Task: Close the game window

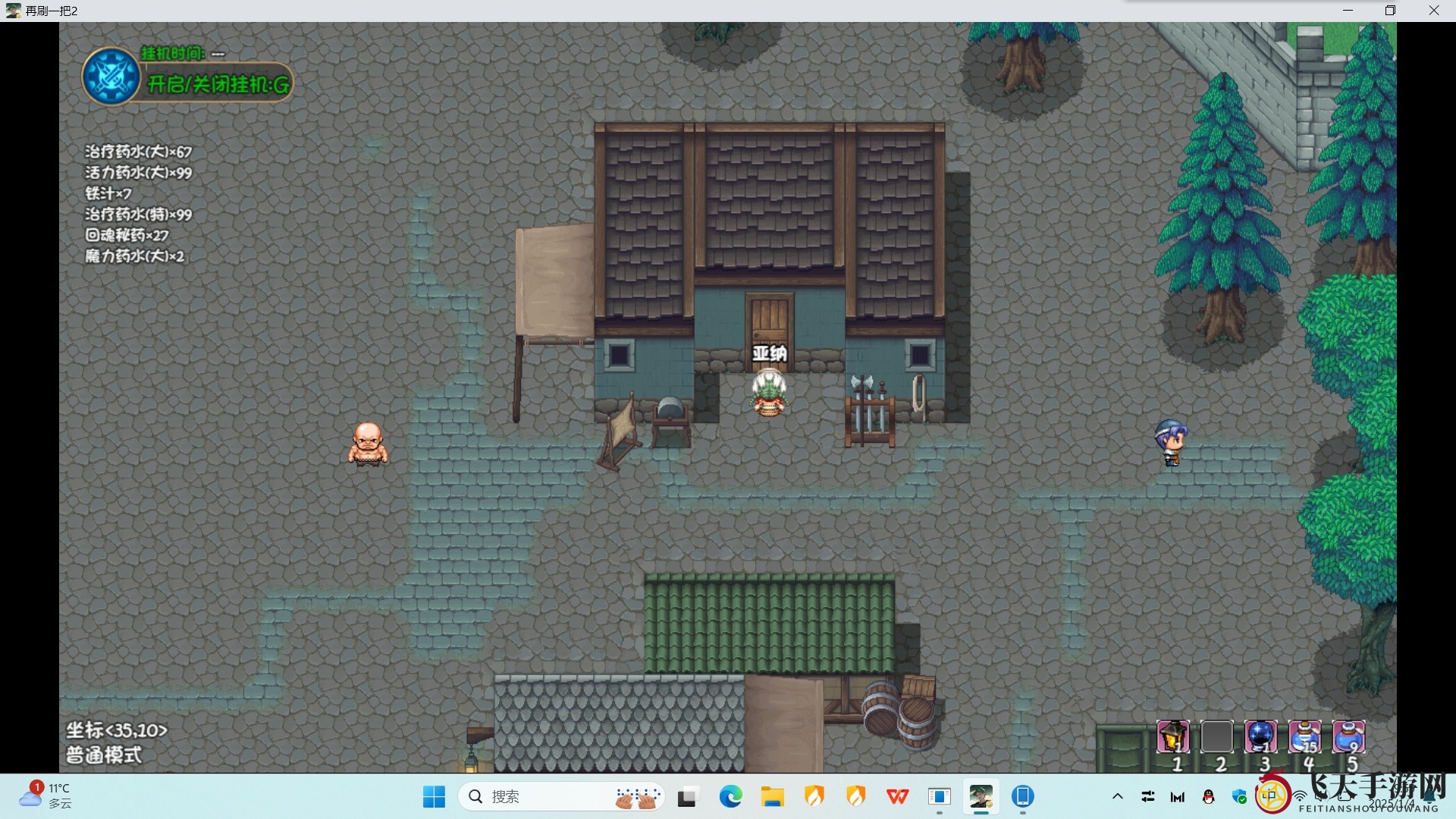Action: (1433, 11)
